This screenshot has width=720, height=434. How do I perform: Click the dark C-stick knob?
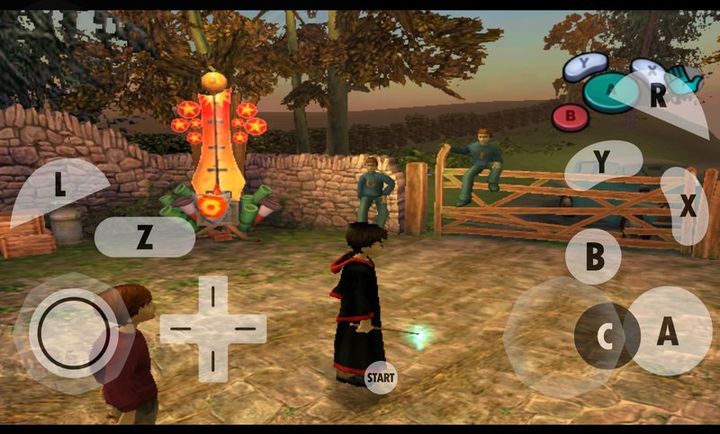pos(606,337)
